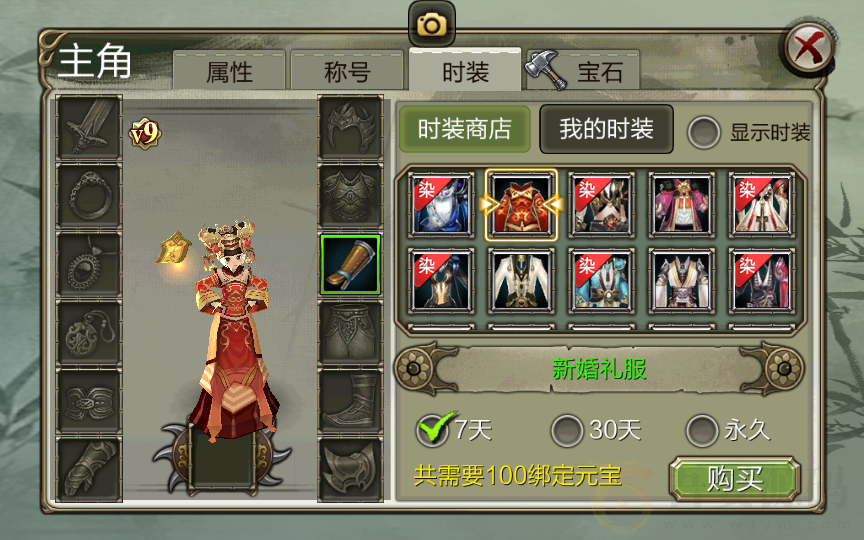Select the blue robe outfit thumbnail
This screenshot has height=540, width=864.
point(441,205)
